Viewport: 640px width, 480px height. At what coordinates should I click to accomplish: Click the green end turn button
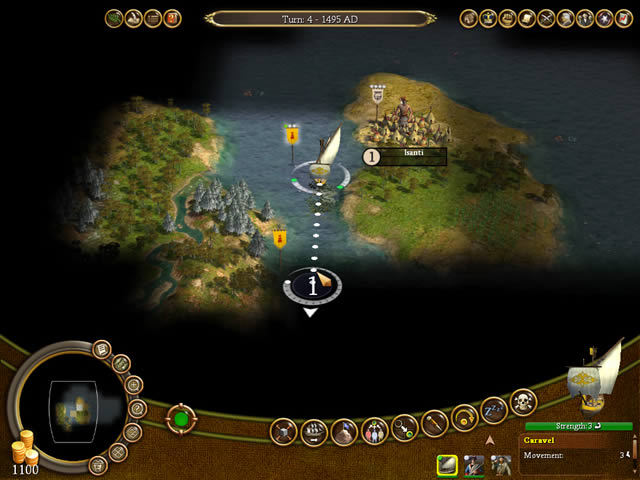point(182,418)
